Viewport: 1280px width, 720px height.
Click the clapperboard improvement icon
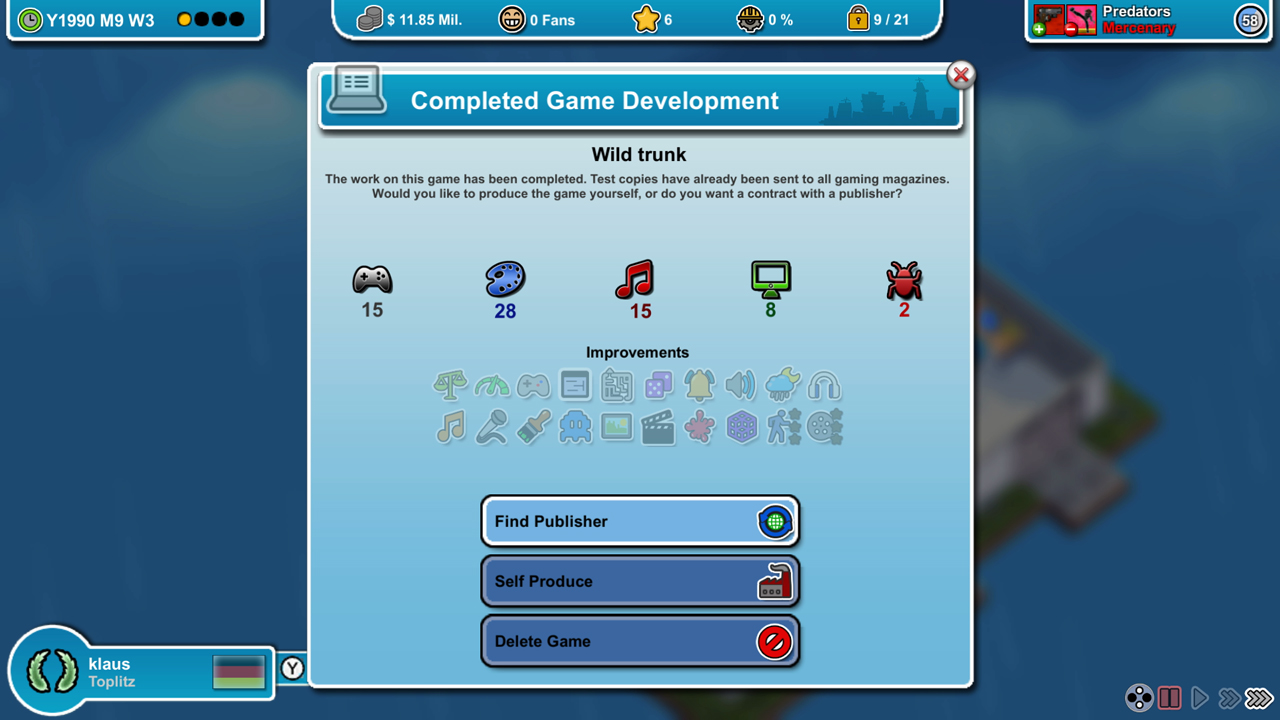pyautogui.click(x=658, y=427)
